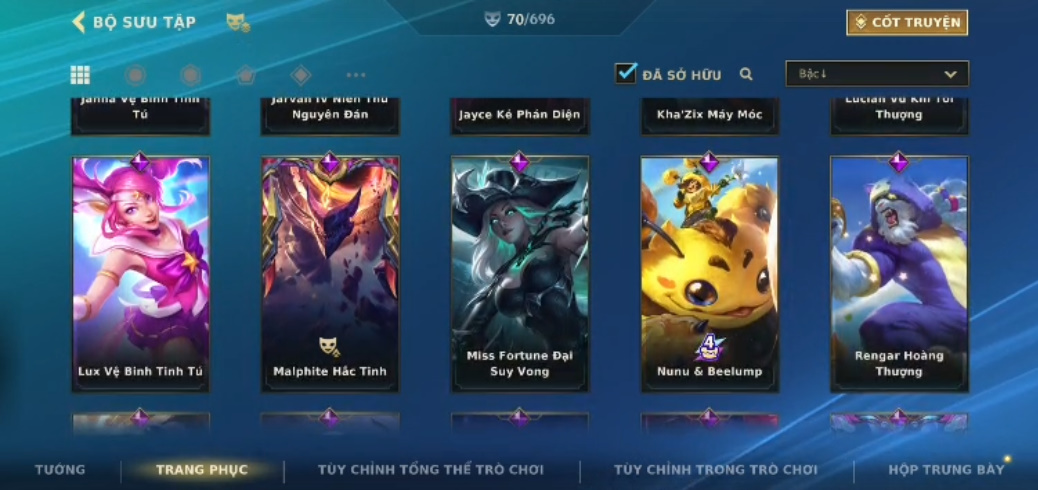Toggle the Đã Sở Hữu checkbox
The width and height of the screenshot is (1038, 490).
coord(626,73)
